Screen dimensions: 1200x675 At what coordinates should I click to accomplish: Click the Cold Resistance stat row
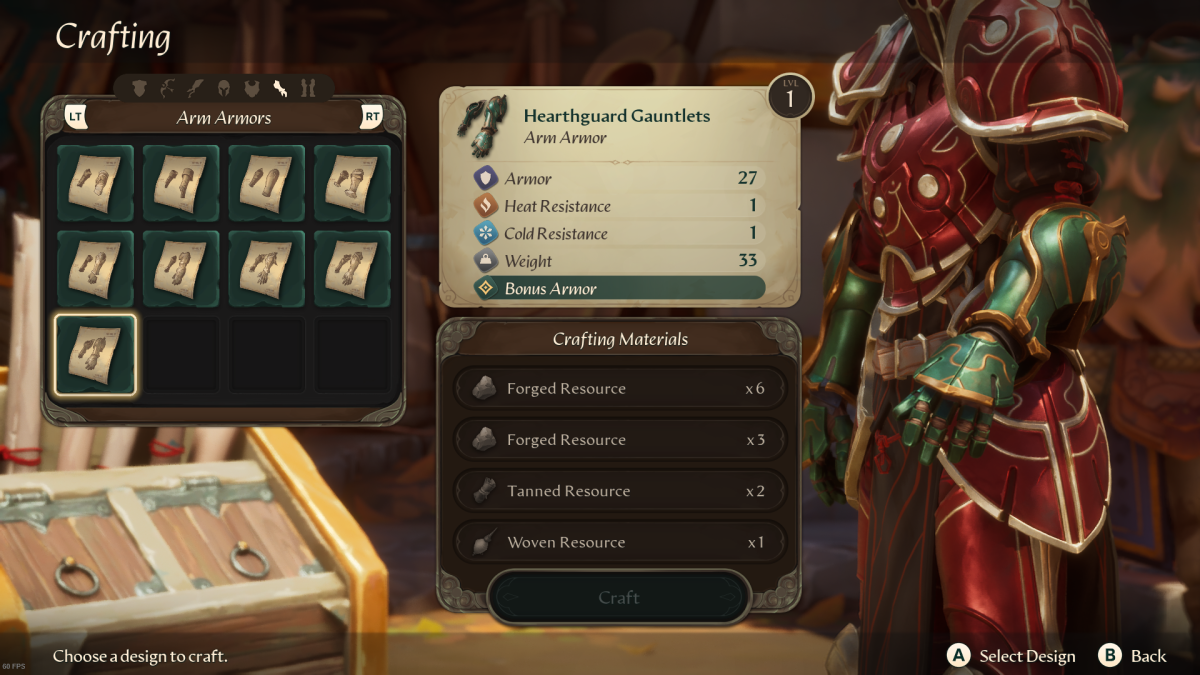coord(618,234)
